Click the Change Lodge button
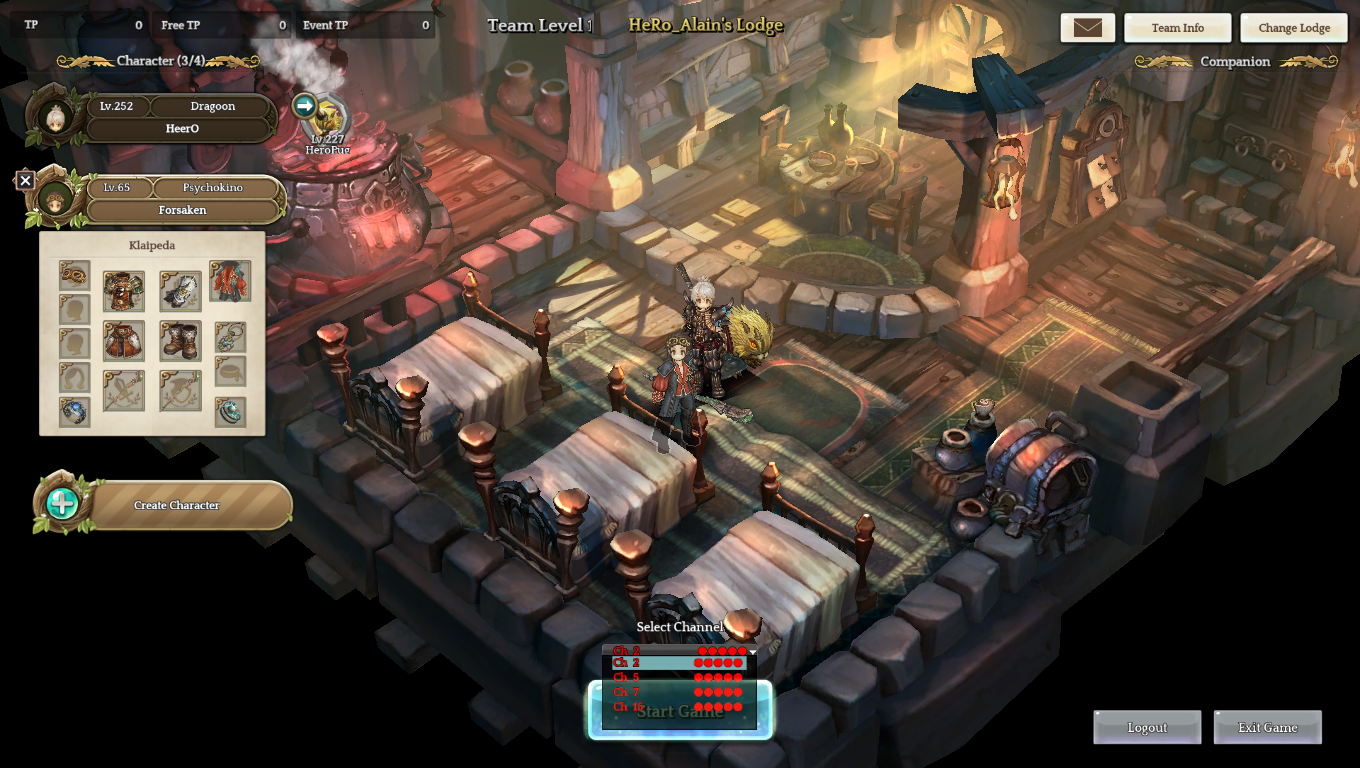Screen dimensions: 1360x769 click(x=1294, y=28)
